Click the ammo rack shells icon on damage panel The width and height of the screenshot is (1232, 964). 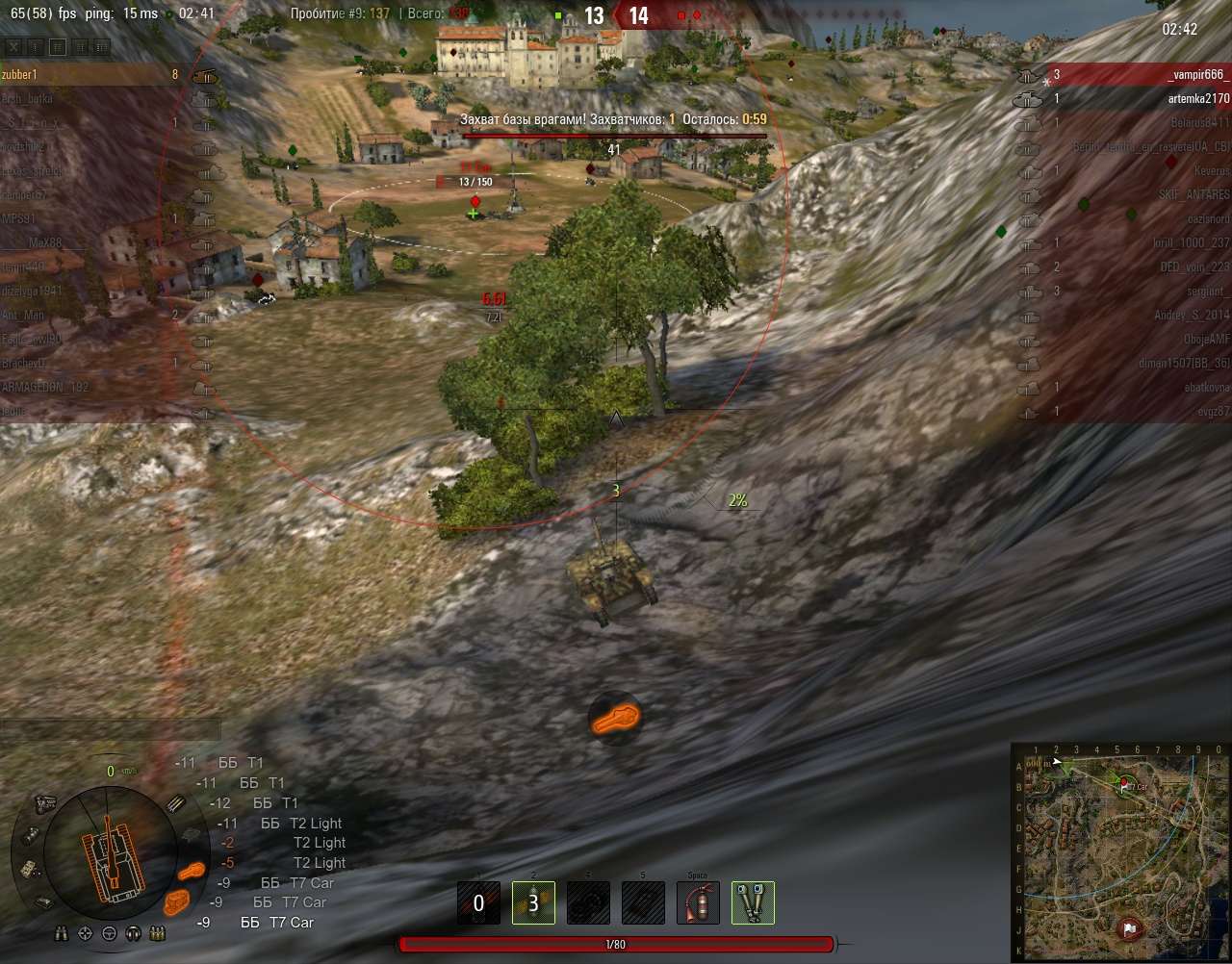(176, 803)
